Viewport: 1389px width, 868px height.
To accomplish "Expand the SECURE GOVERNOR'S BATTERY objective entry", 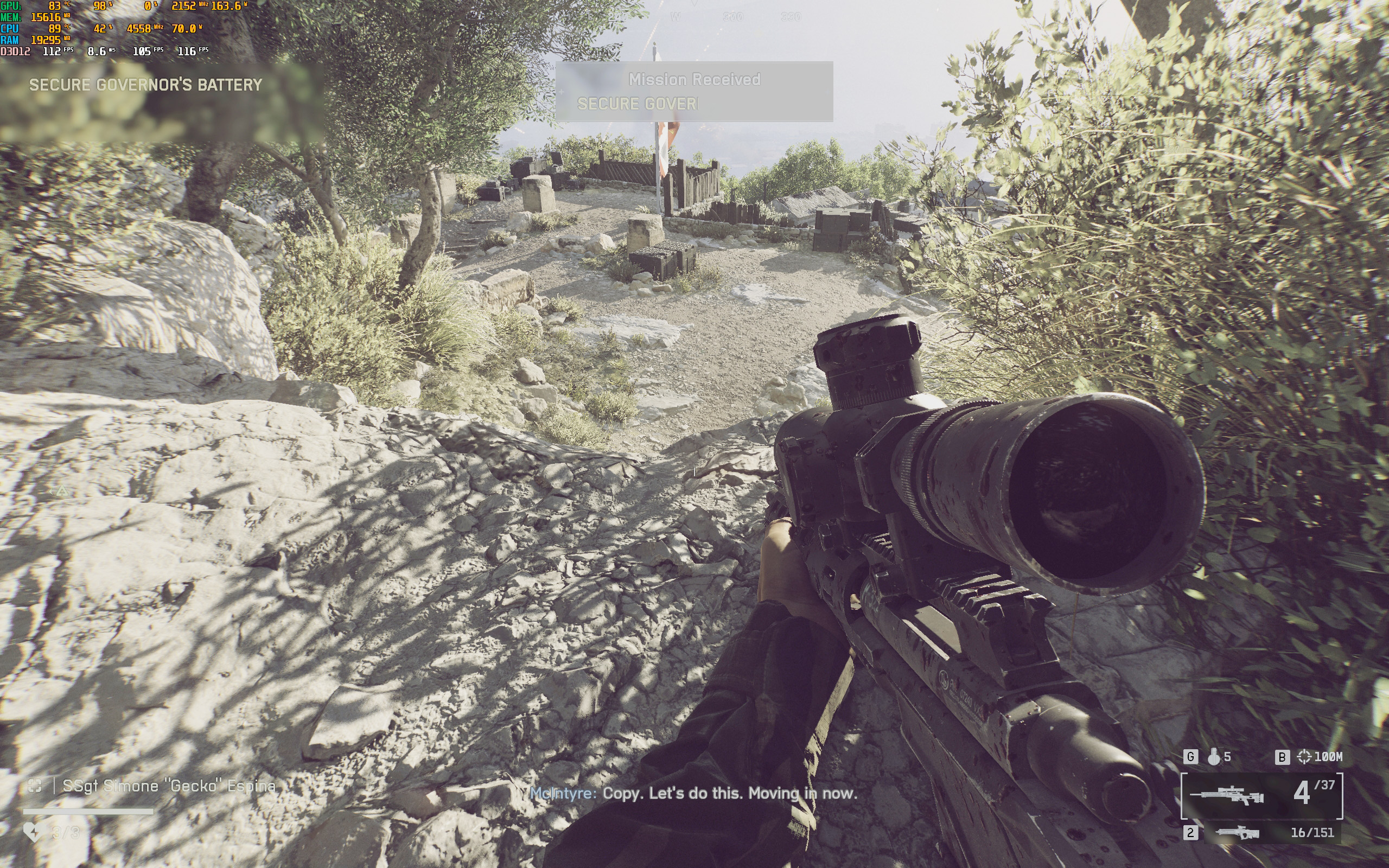I will [146, 85].
